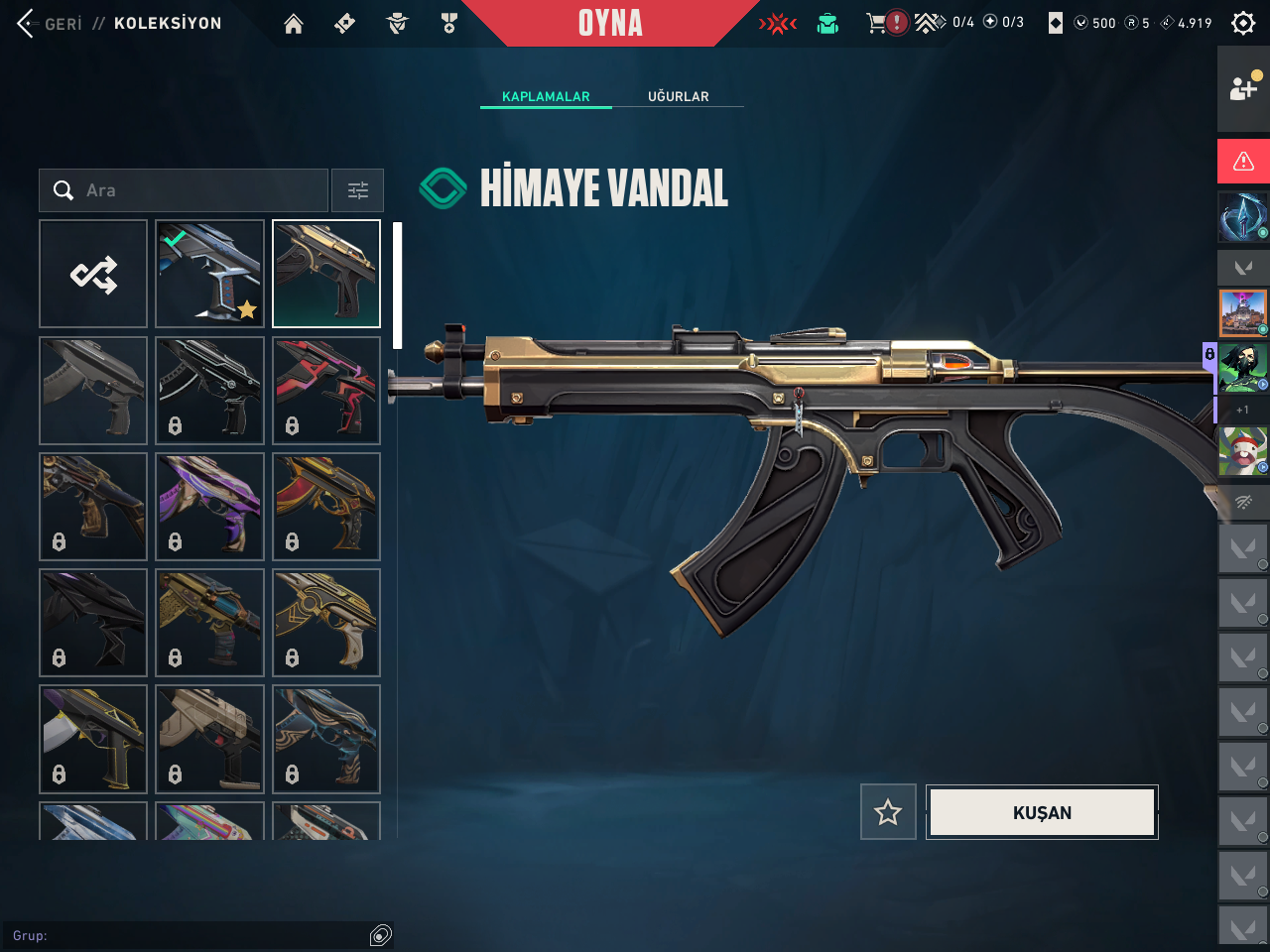Select the equipped skin with green checkmark
Screen dimensions: 1270x952
click(209, 274)
